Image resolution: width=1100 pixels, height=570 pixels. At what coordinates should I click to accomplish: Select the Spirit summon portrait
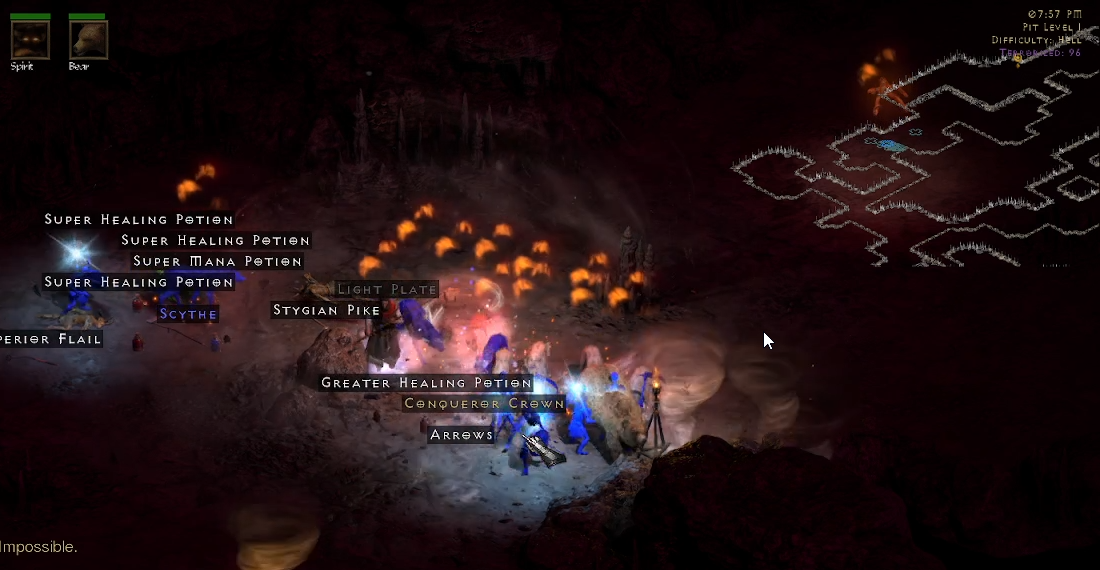pos(30,40)
